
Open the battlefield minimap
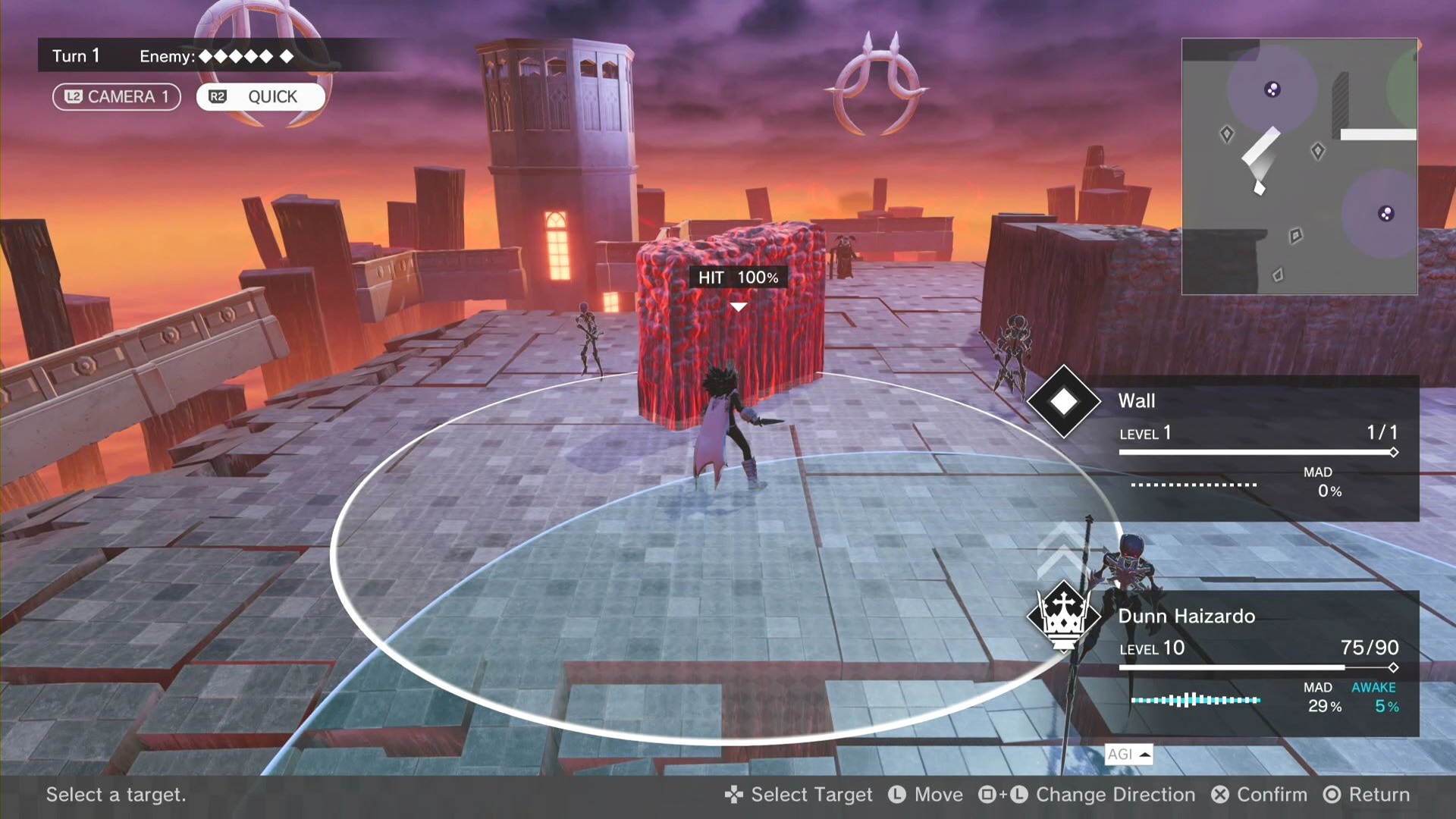(1299, 166)
